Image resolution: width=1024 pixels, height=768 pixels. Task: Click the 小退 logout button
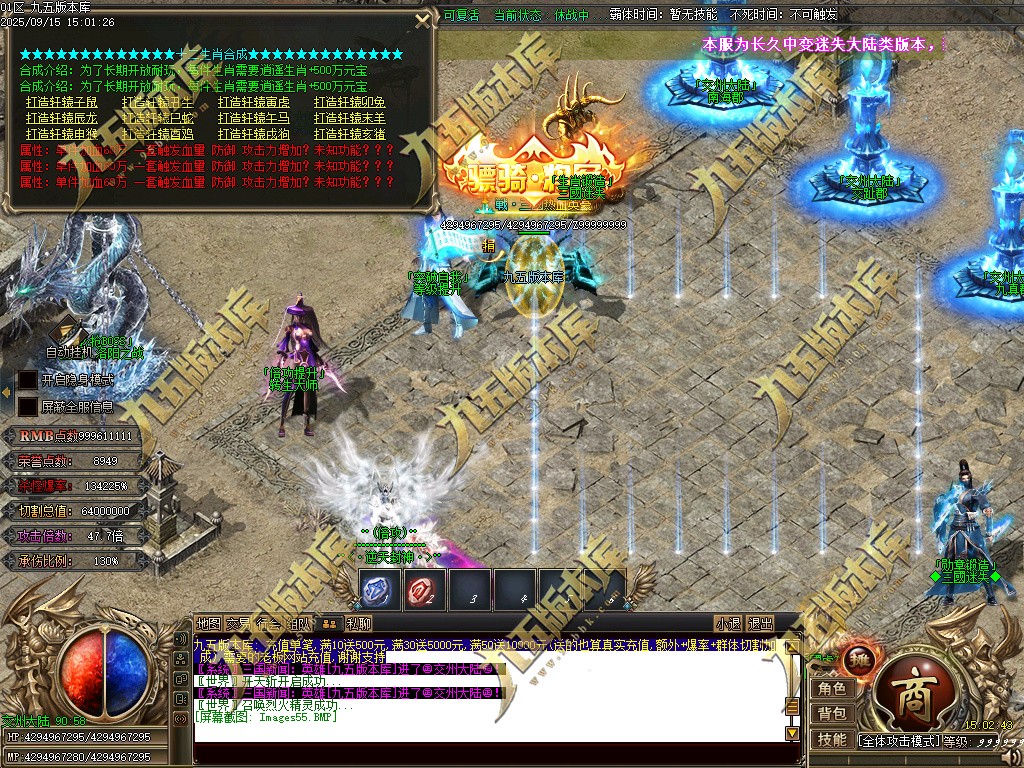point(728,623)
